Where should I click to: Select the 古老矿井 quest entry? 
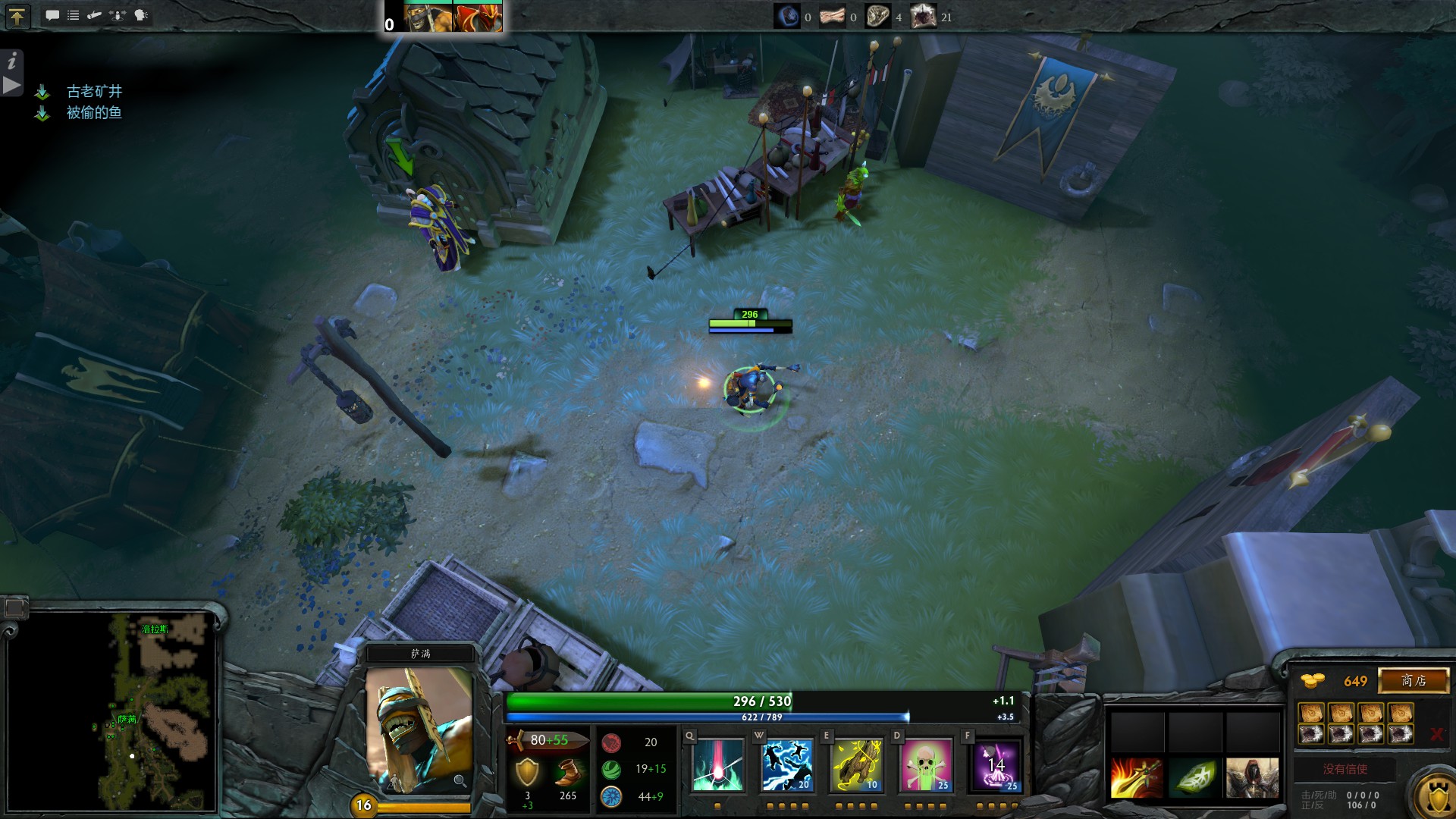tap(94, 92)
